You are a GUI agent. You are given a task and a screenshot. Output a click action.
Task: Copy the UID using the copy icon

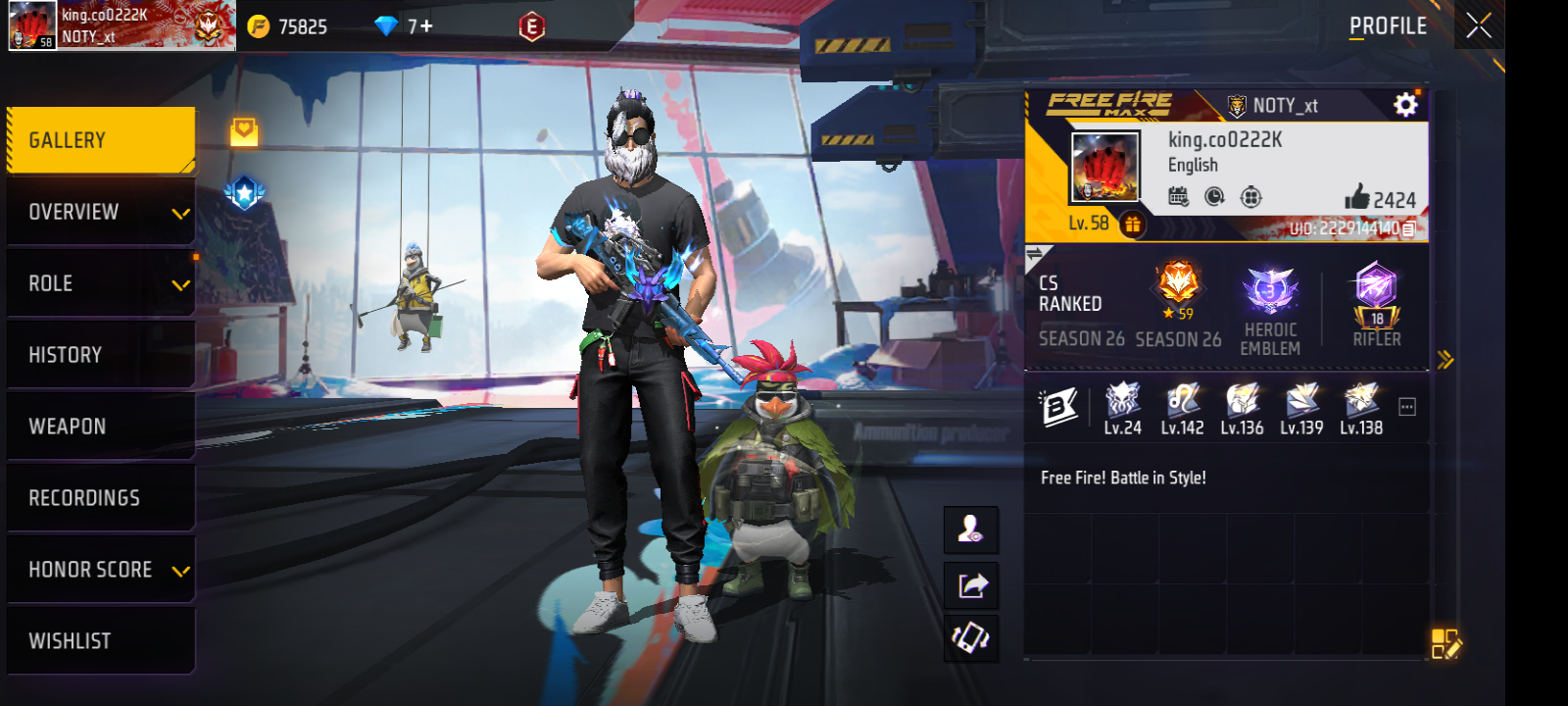(1408, 227)
